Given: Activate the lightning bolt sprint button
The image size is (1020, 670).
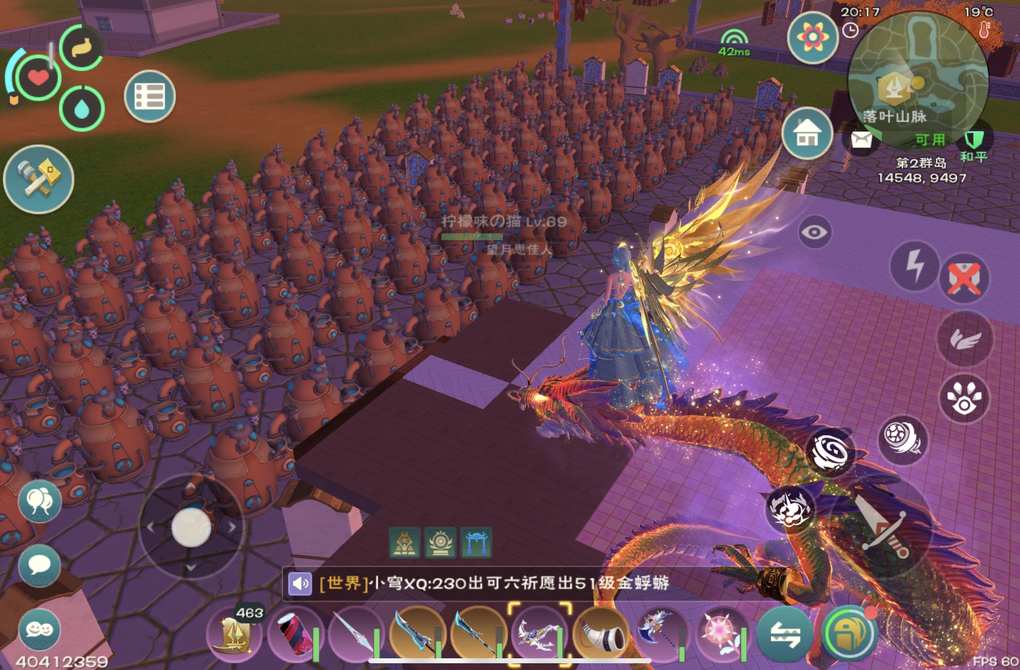Looking at the screenshot, I should (x=914, y=266).
